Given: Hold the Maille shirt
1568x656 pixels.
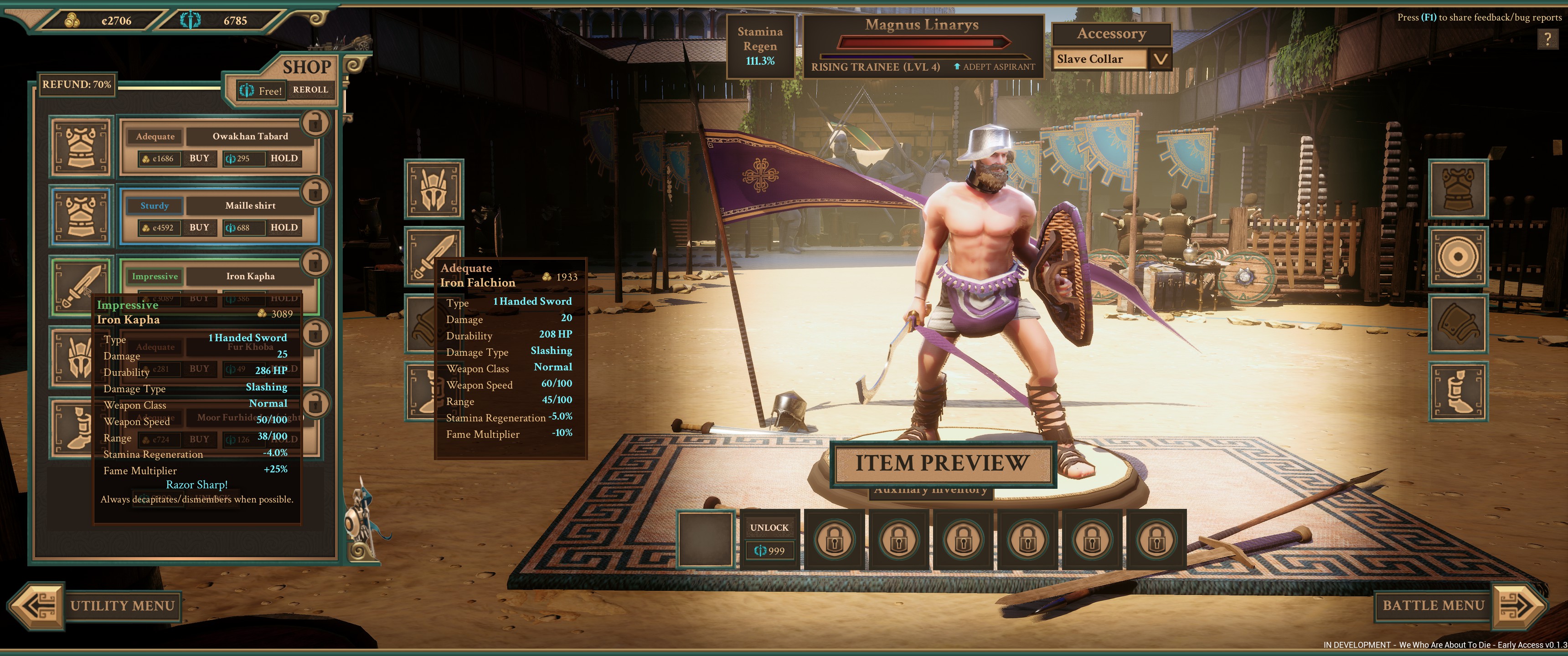Looking at the screenshot, I should [284, 228].
